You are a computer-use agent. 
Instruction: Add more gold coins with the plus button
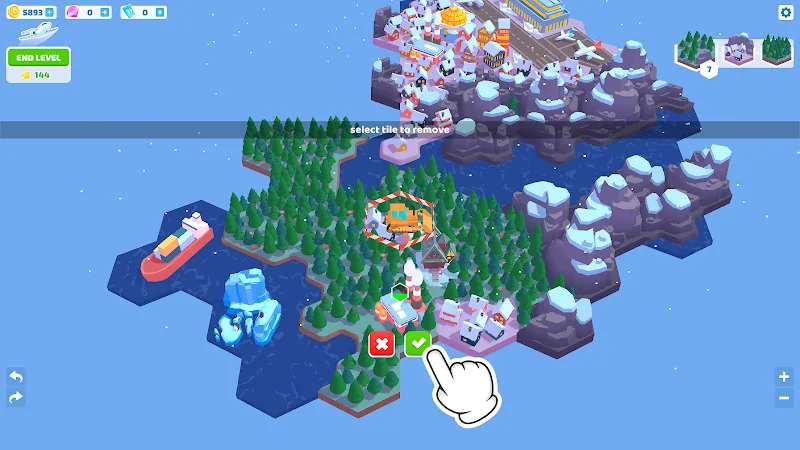(50, 12)
